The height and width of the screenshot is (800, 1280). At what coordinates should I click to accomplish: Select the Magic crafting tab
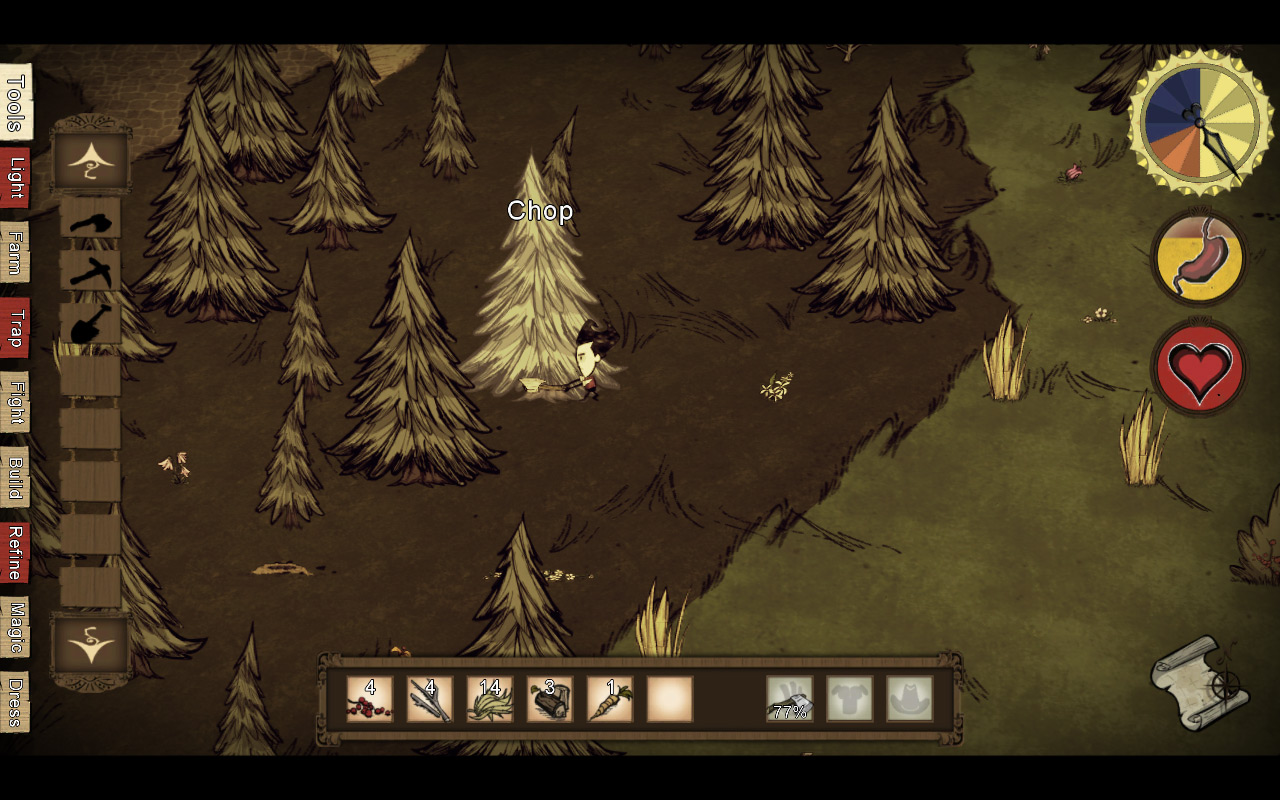[15, 627]
